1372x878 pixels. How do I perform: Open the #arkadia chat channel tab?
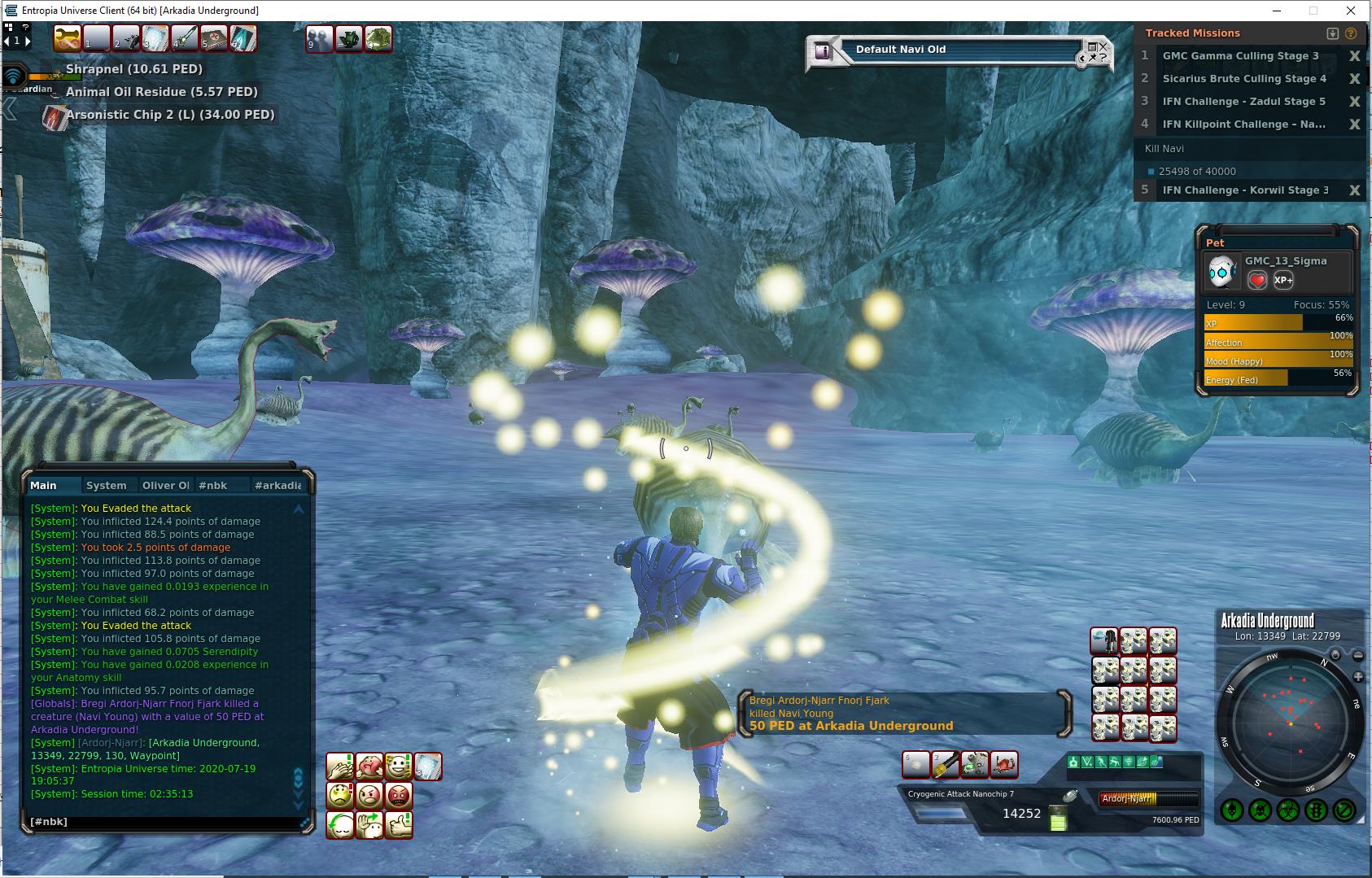(x=277, y=486)
